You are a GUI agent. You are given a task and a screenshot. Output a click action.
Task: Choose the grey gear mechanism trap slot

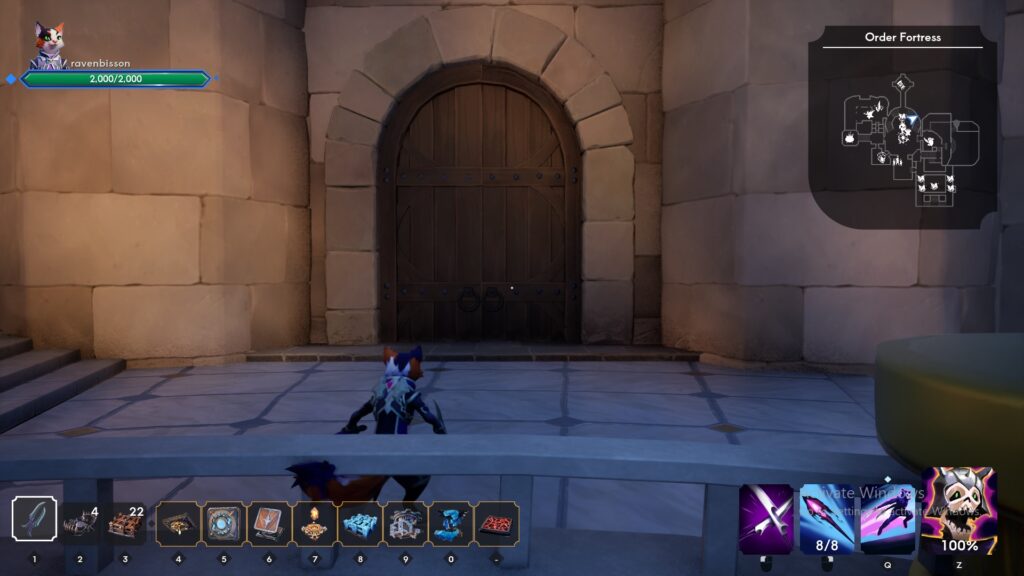(x=405, y=523)
